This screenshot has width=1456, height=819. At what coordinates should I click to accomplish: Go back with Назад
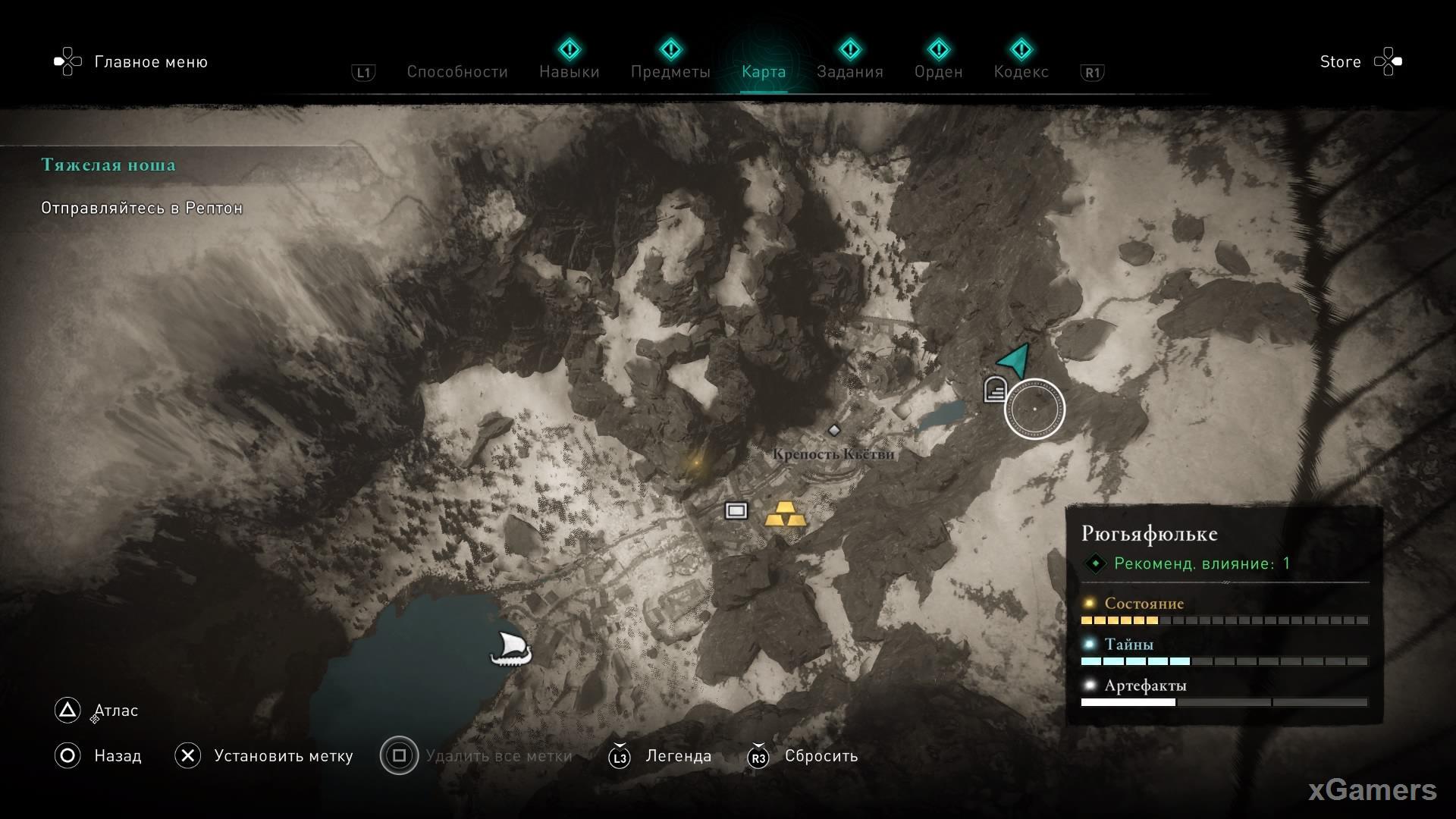(117, 756)
